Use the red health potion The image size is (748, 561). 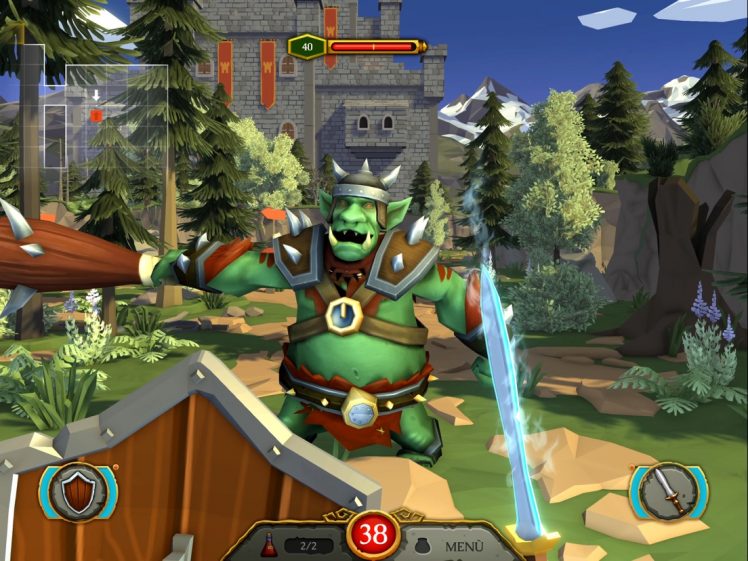[x=269, y=545]
